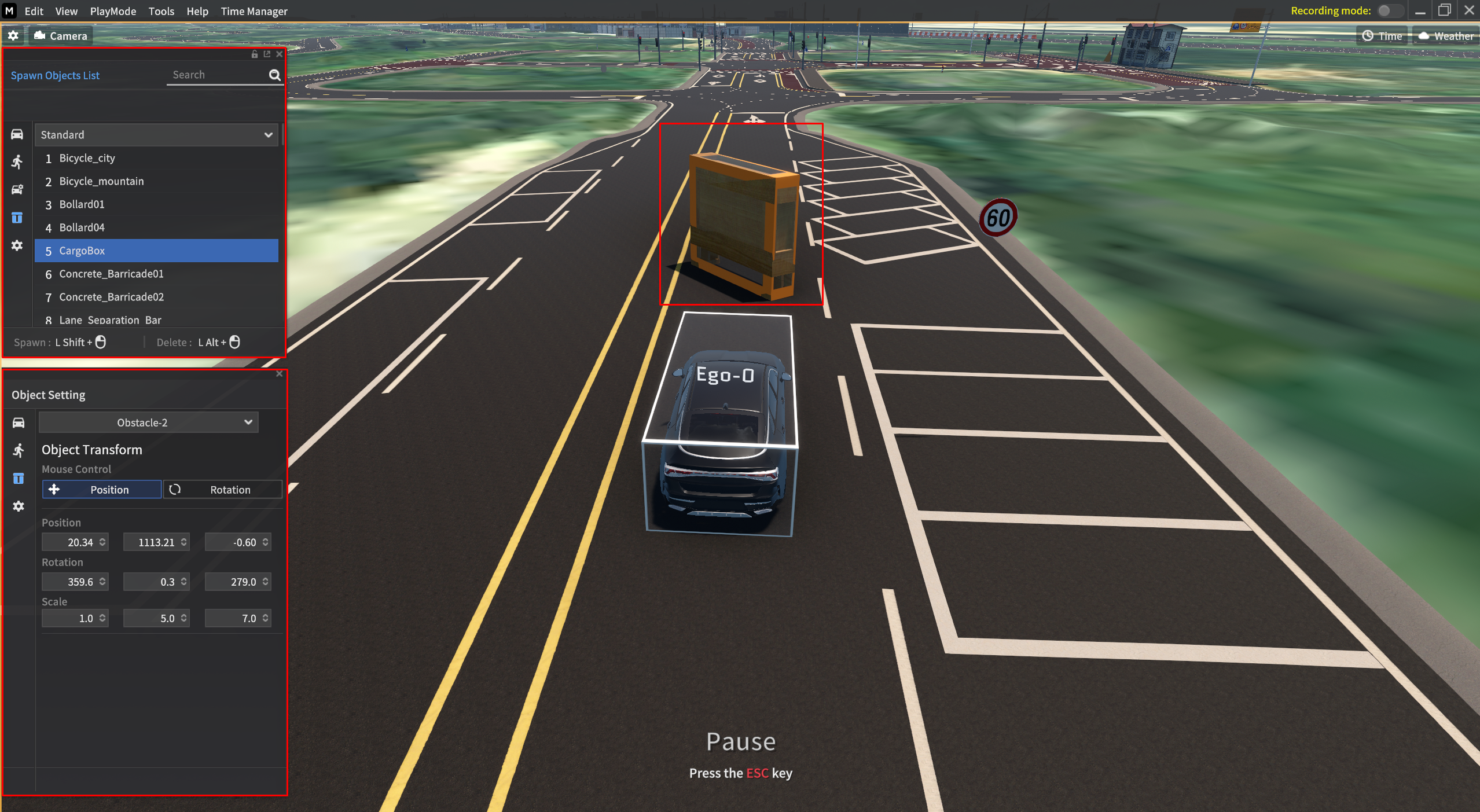The width and height of the screenshot is (1480, 812).
Task: Switch mouse control to Rotation
Action: point(223,490)
